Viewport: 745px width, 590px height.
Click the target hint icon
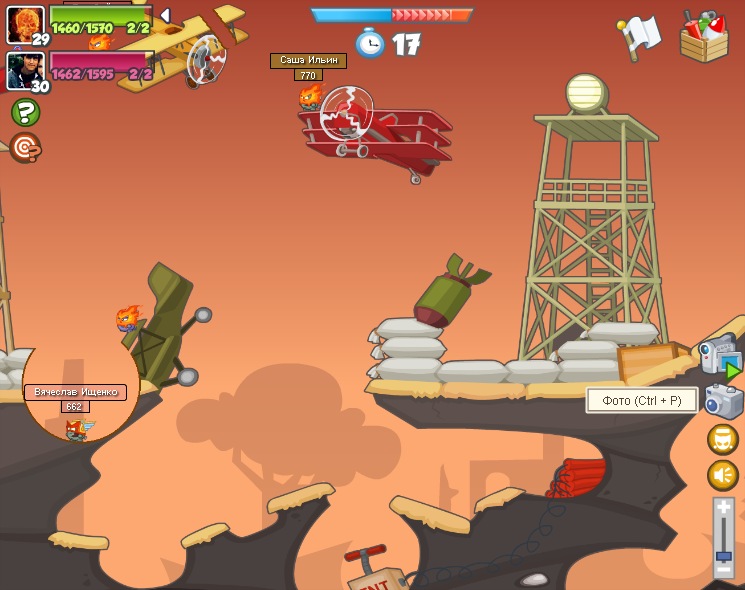(25, 147)
